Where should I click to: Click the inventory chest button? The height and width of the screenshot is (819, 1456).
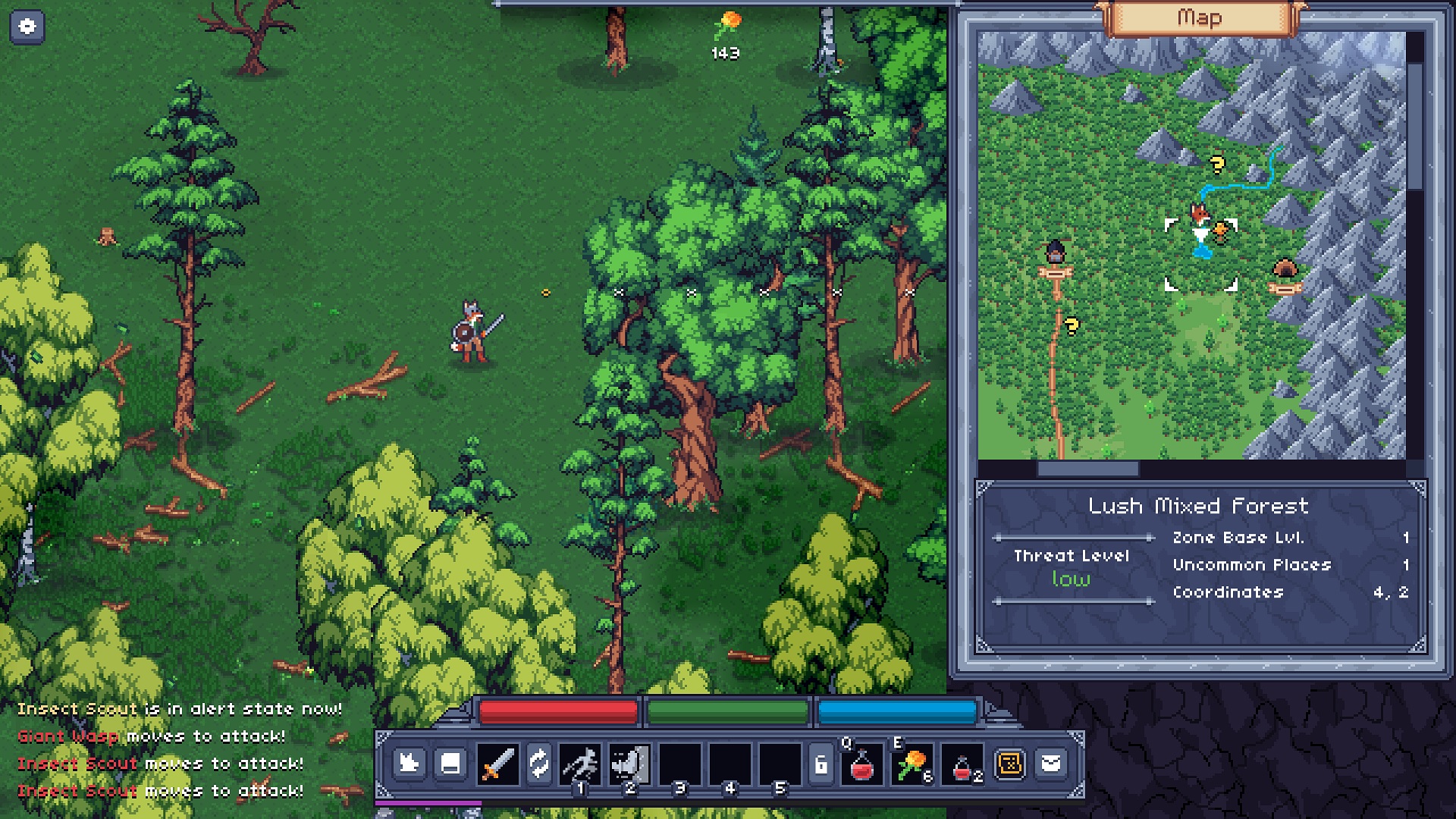point(450,763)
